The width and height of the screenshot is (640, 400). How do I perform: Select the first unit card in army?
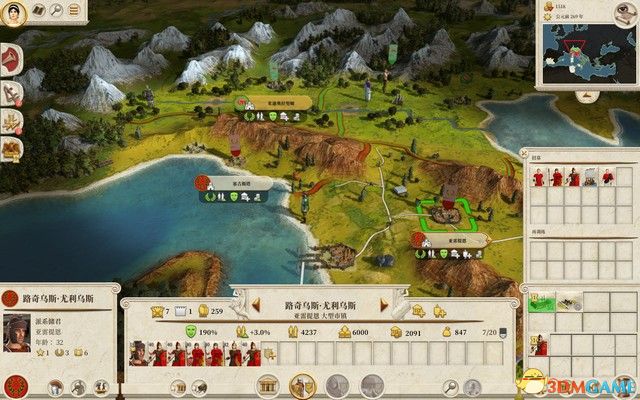pyautogui.click(x=137, y=353)
